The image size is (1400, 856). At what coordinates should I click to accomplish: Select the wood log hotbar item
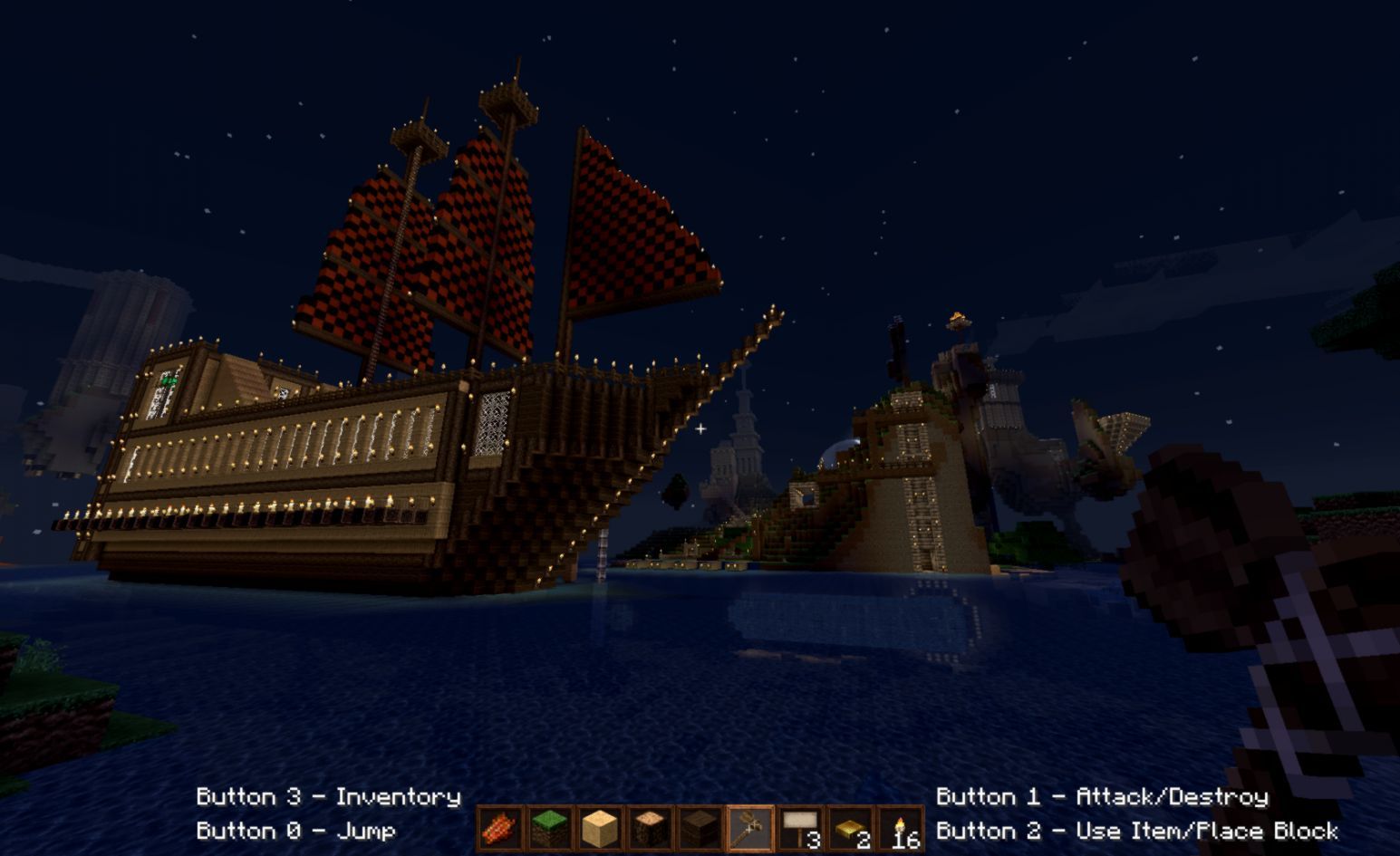pos(651,827)
